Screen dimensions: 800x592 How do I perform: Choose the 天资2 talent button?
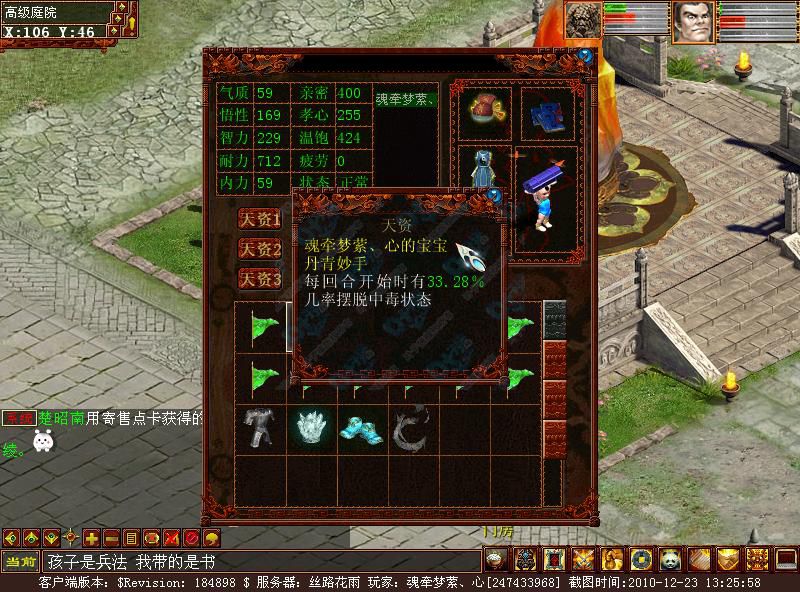coord(259,249)
